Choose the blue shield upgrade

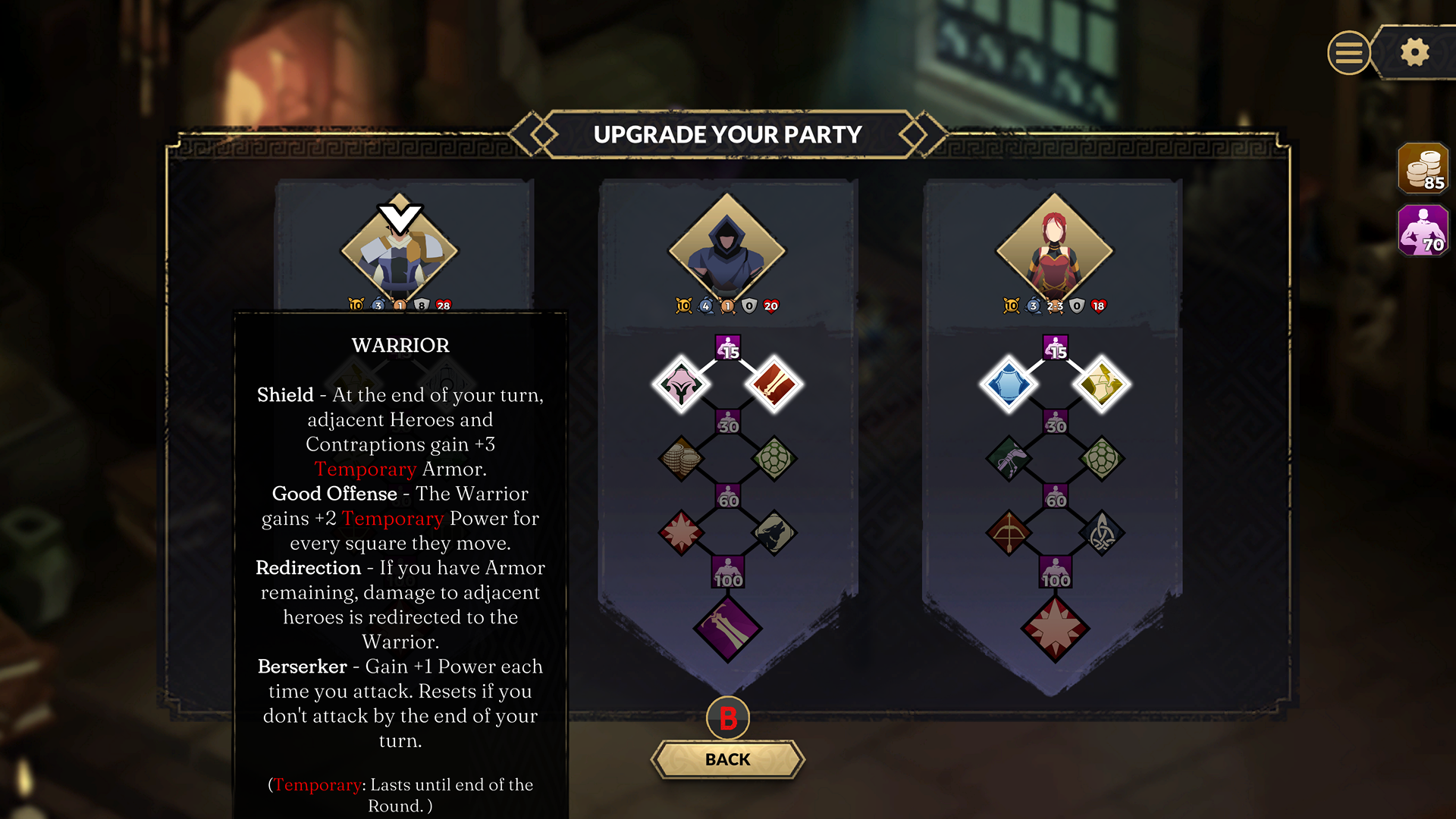coord(1009,384)
